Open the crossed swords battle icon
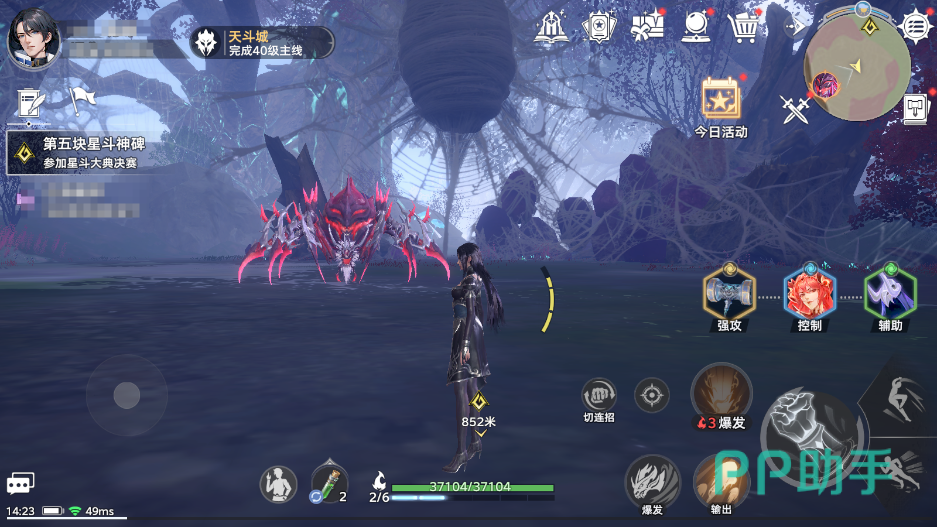 point(795,108)
